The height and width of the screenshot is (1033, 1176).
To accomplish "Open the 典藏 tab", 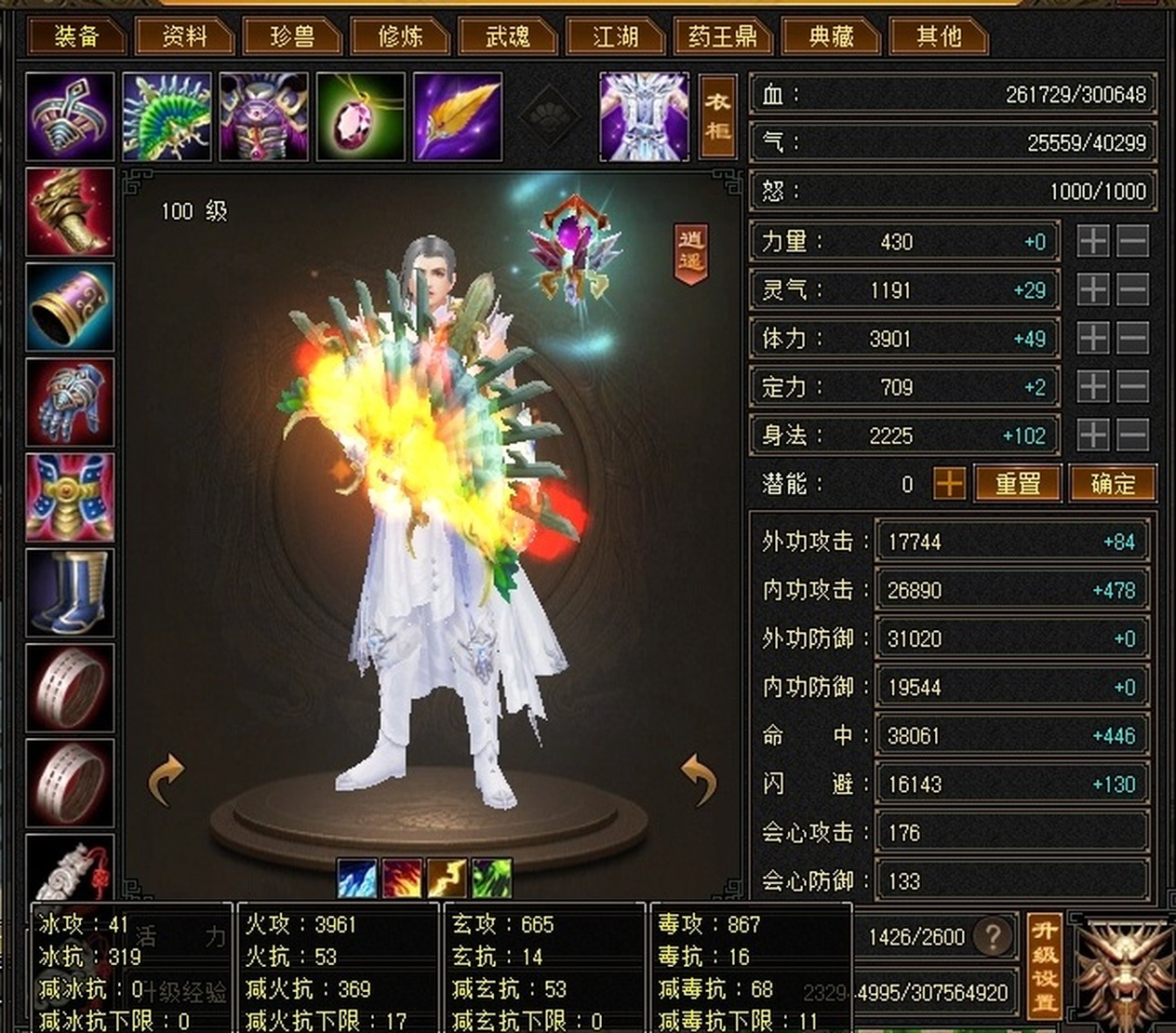I will click(x=831, y=36).
